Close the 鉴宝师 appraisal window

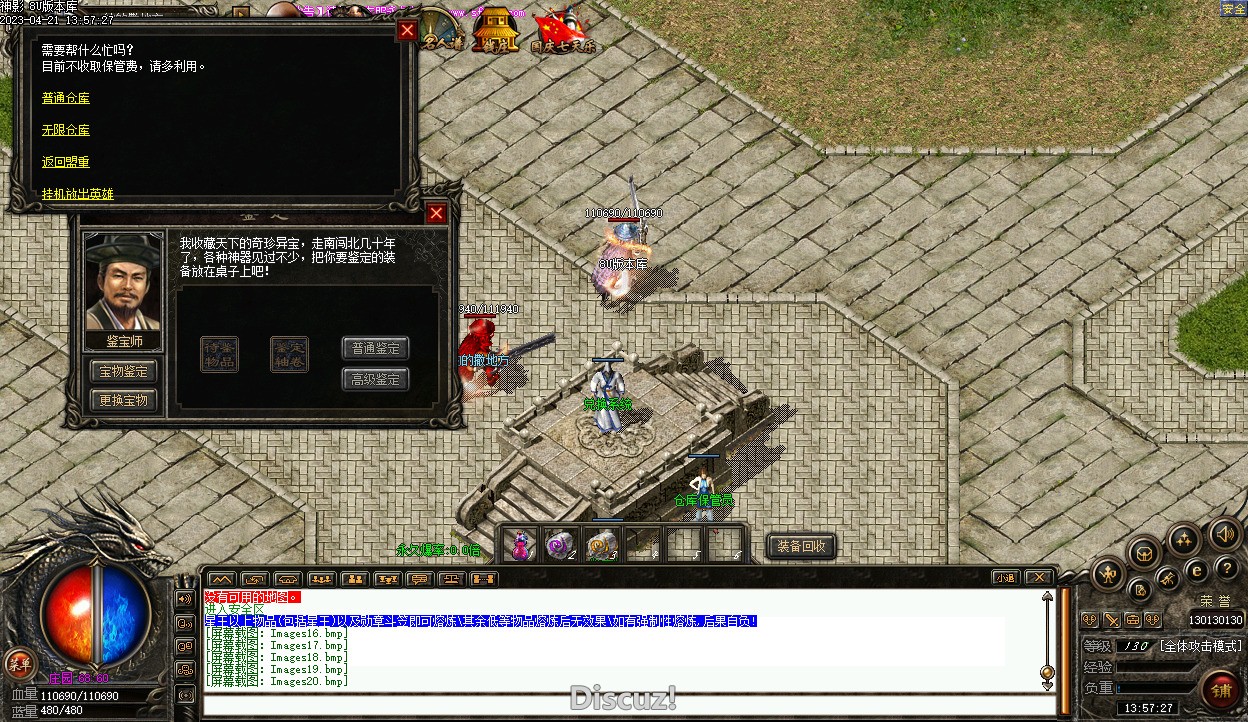coord(436,213)
